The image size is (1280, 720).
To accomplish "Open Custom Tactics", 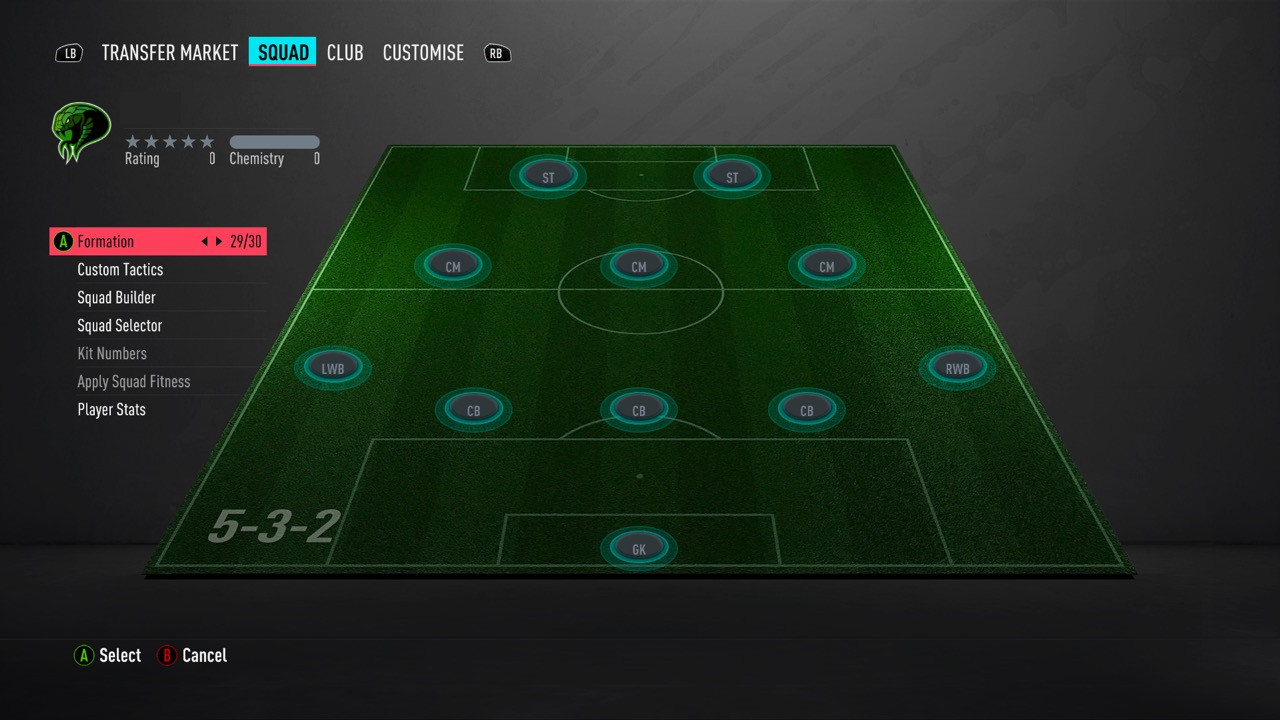I will pyautogui.click(x=120, y=269).
